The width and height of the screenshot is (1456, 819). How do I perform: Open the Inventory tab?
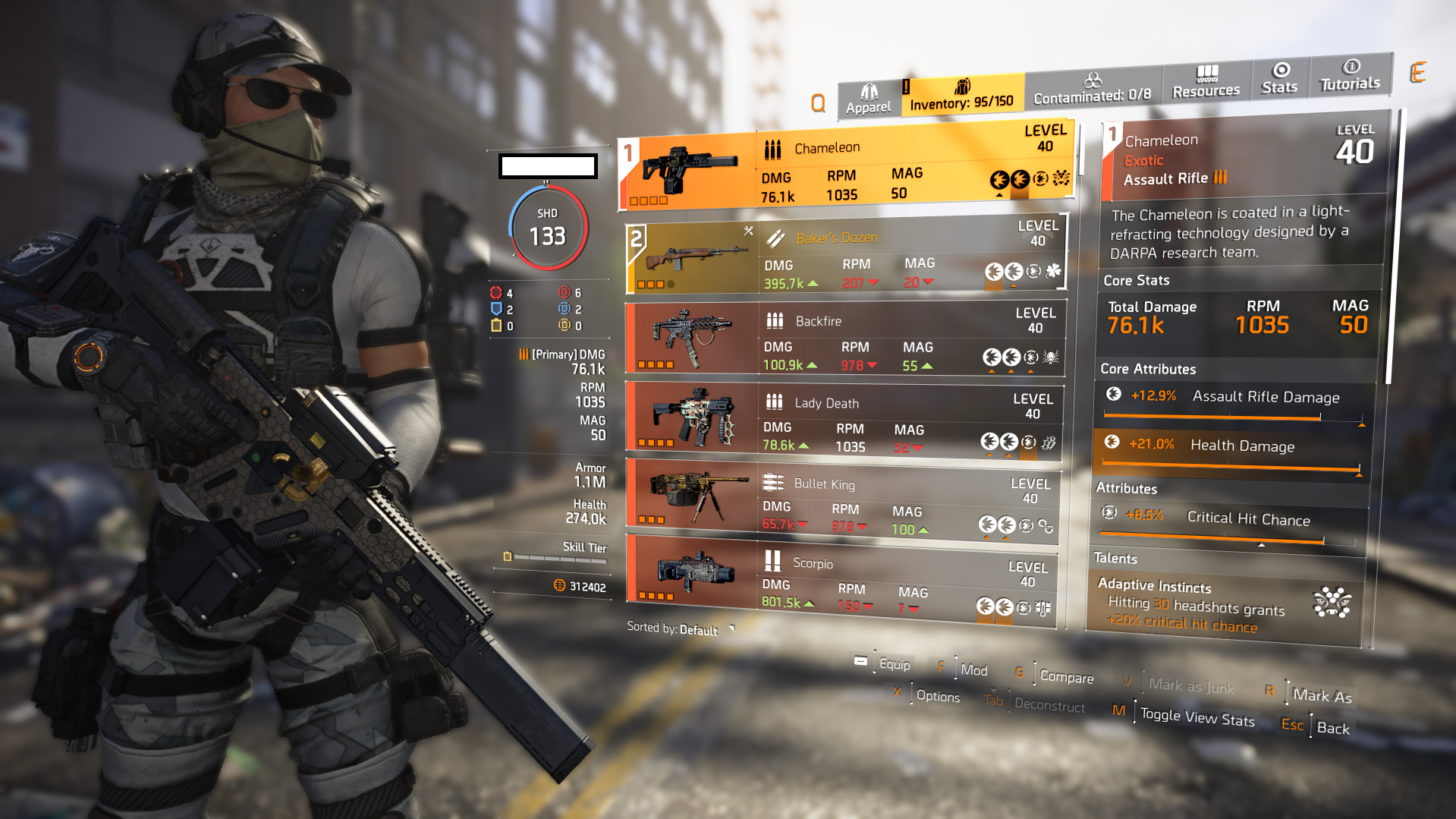coord(961,96)
